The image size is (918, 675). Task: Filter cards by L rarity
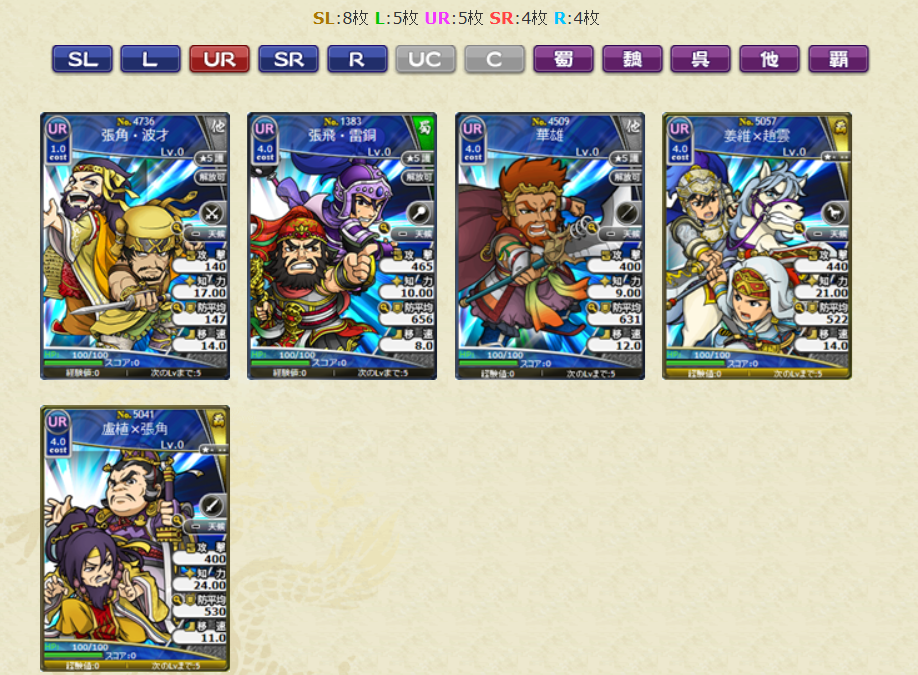tap(150, 59)
